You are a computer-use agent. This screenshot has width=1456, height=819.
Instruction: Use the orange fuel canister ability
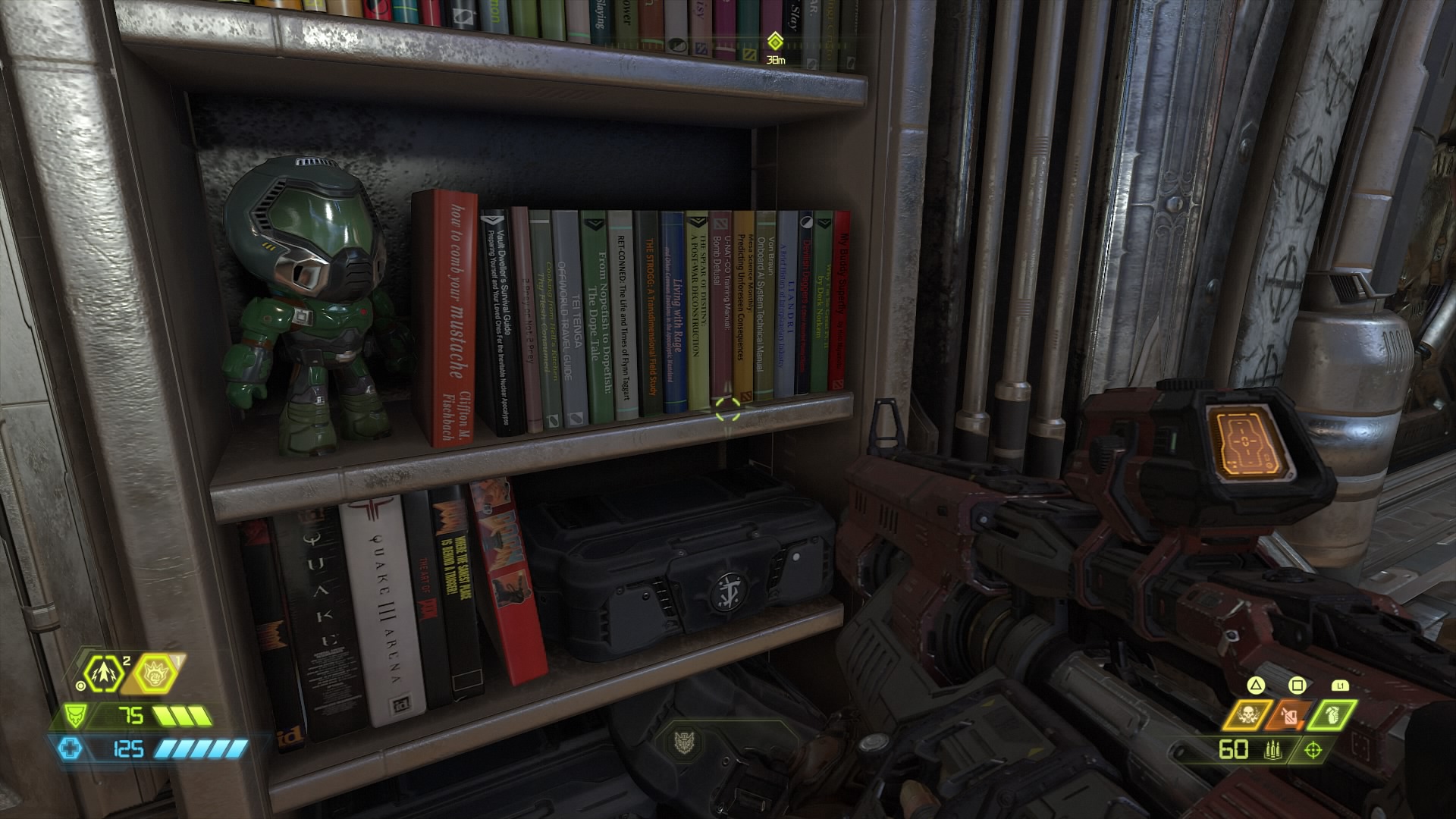(x=1290, y=714)
